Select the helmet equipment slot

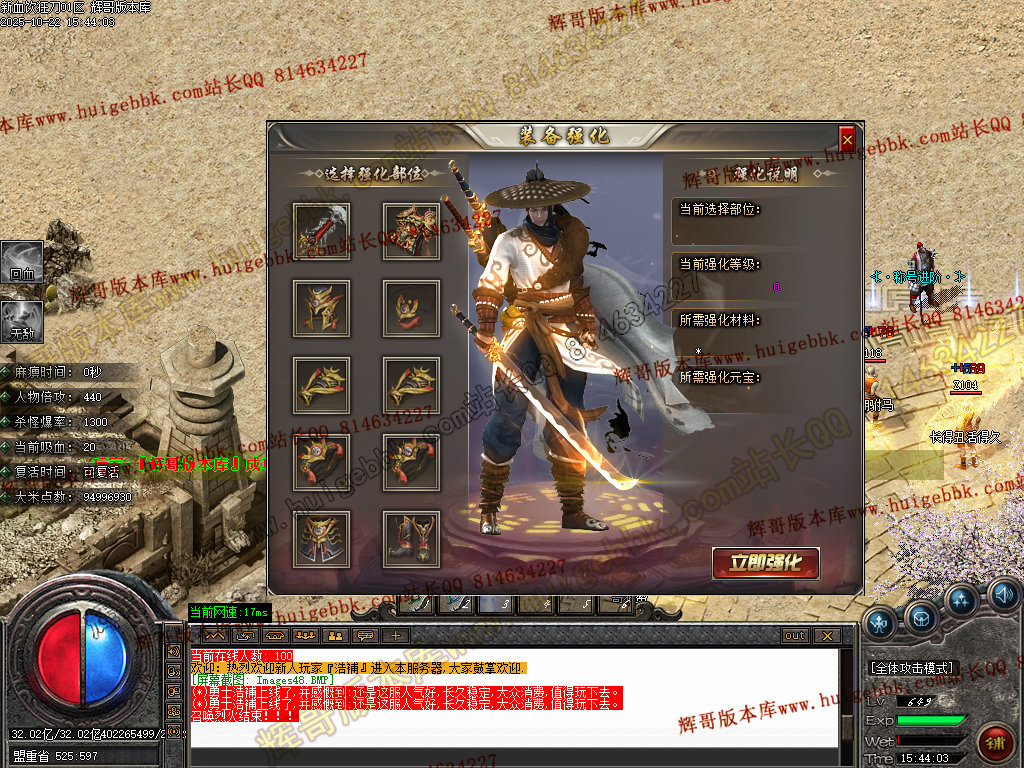[321, 308]
